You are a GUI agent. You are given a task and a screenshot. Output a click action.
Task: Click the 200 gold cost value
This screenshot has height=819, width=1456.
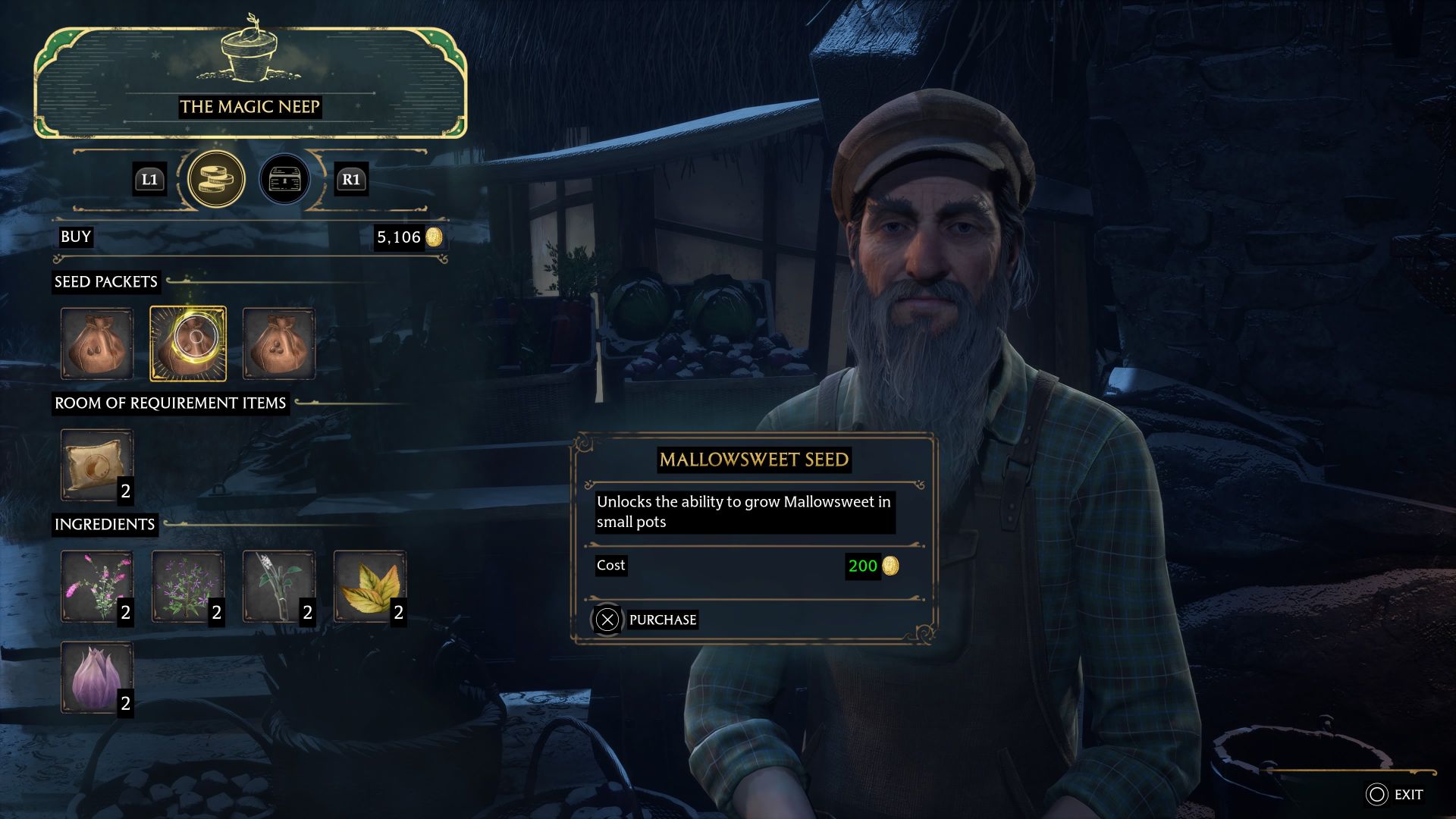[870, 566]
